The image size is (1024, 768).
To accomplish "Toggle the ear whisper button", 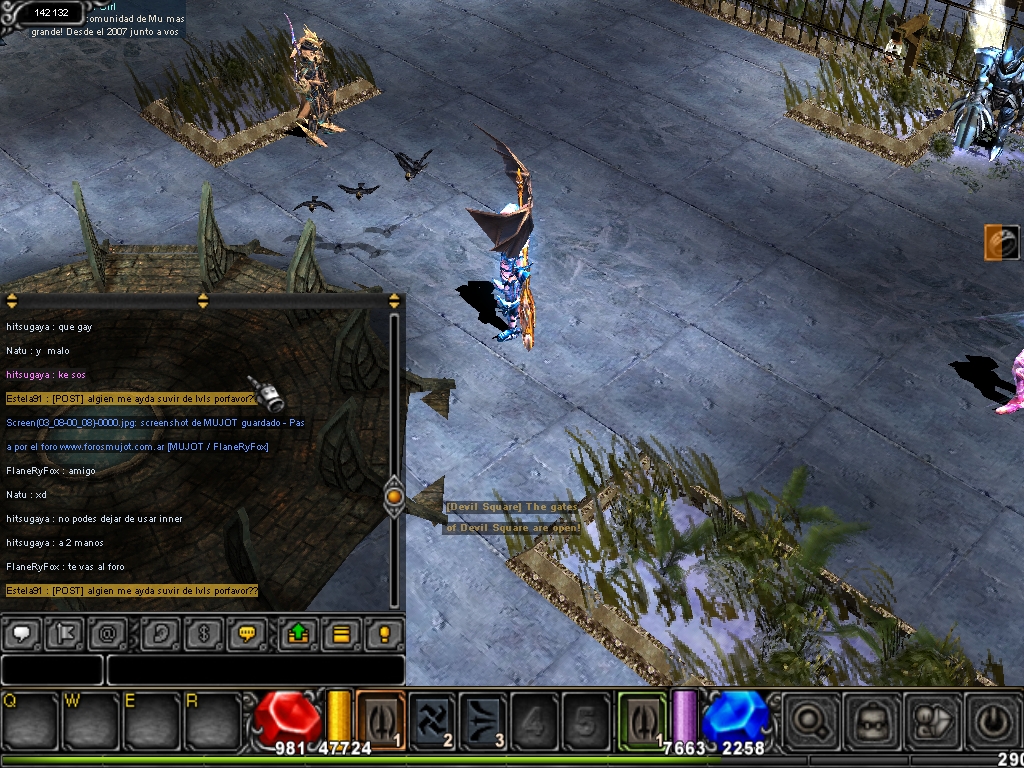I will (160, 634).
